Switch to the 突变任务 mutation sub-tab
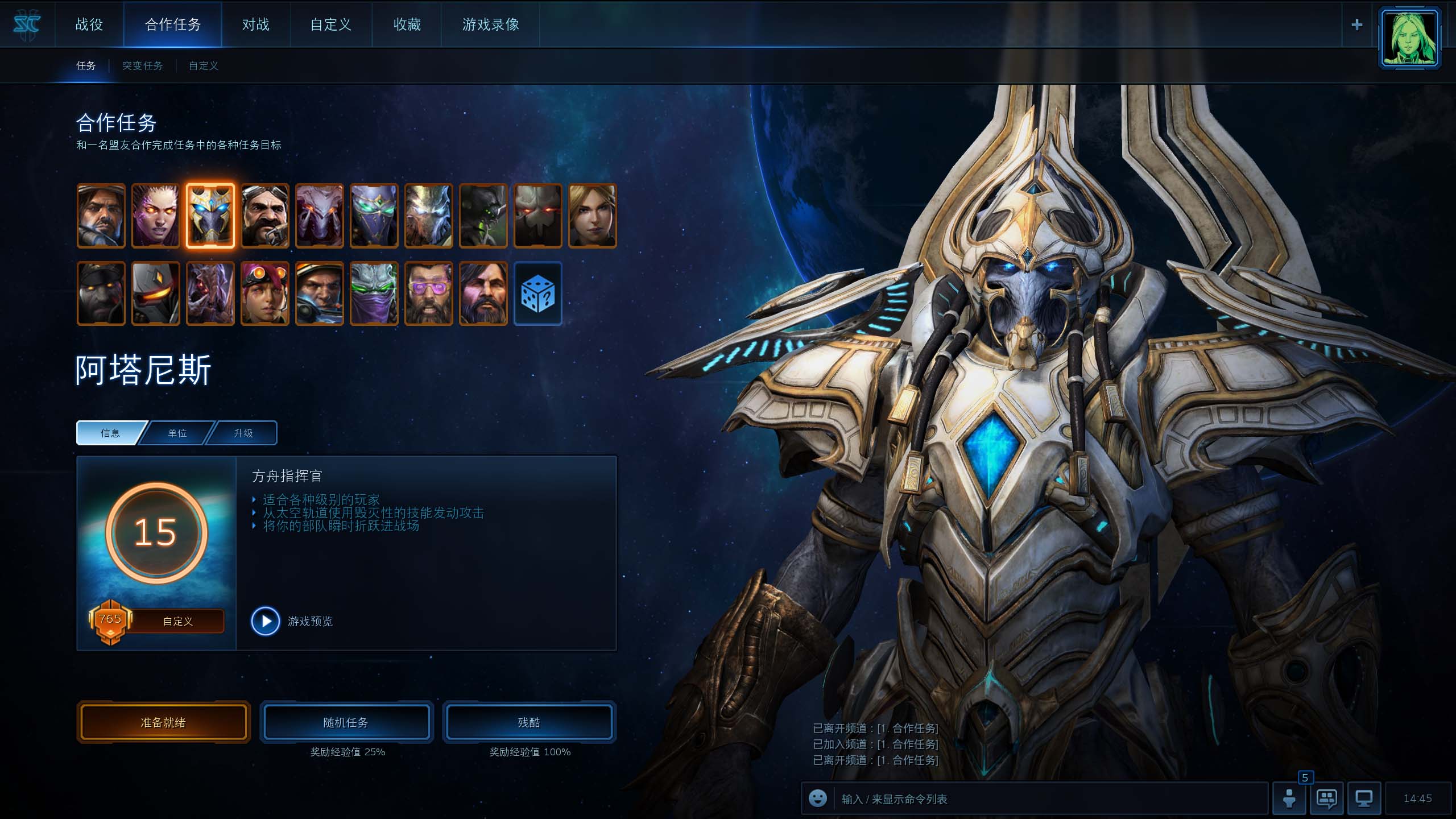 pos(142,66)
